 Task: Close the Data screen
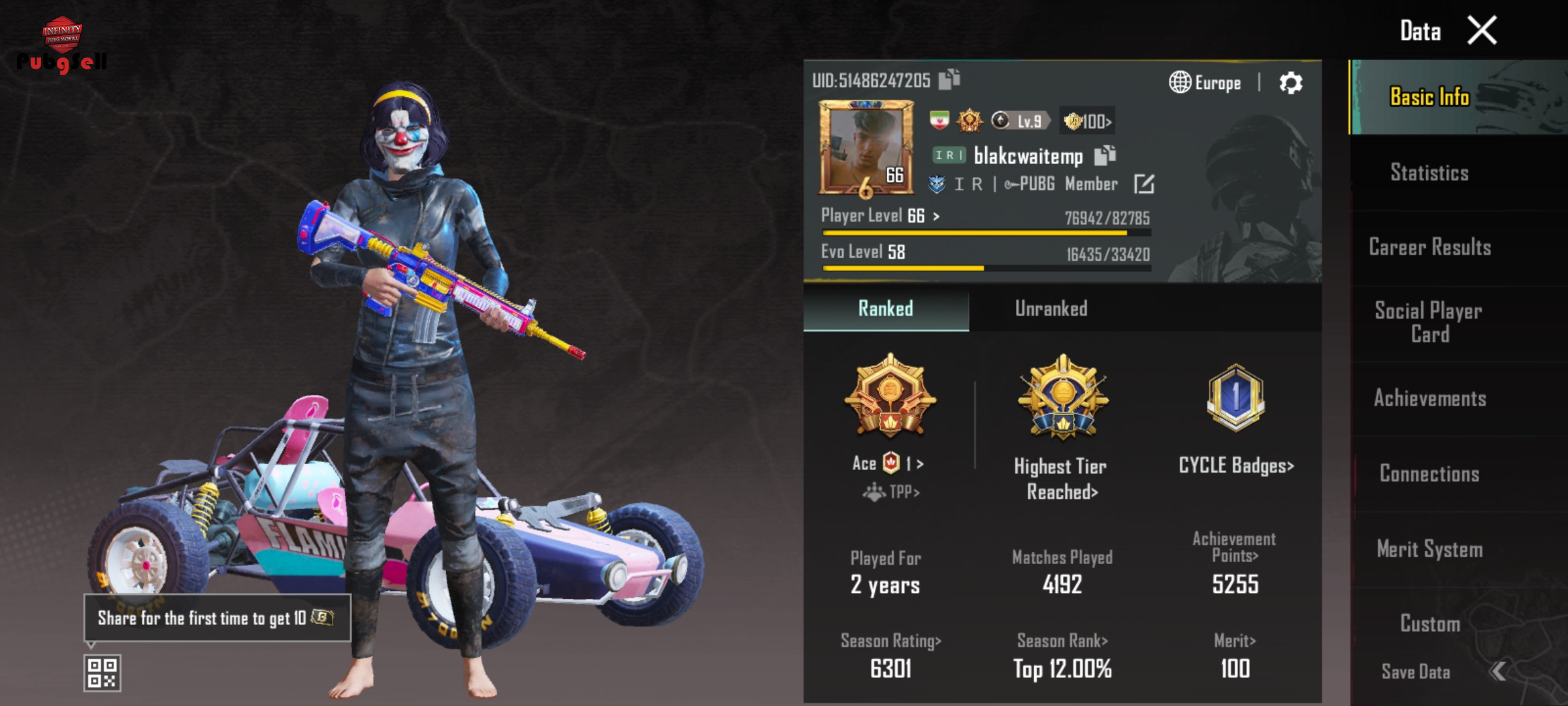[x=1482, y=31]
